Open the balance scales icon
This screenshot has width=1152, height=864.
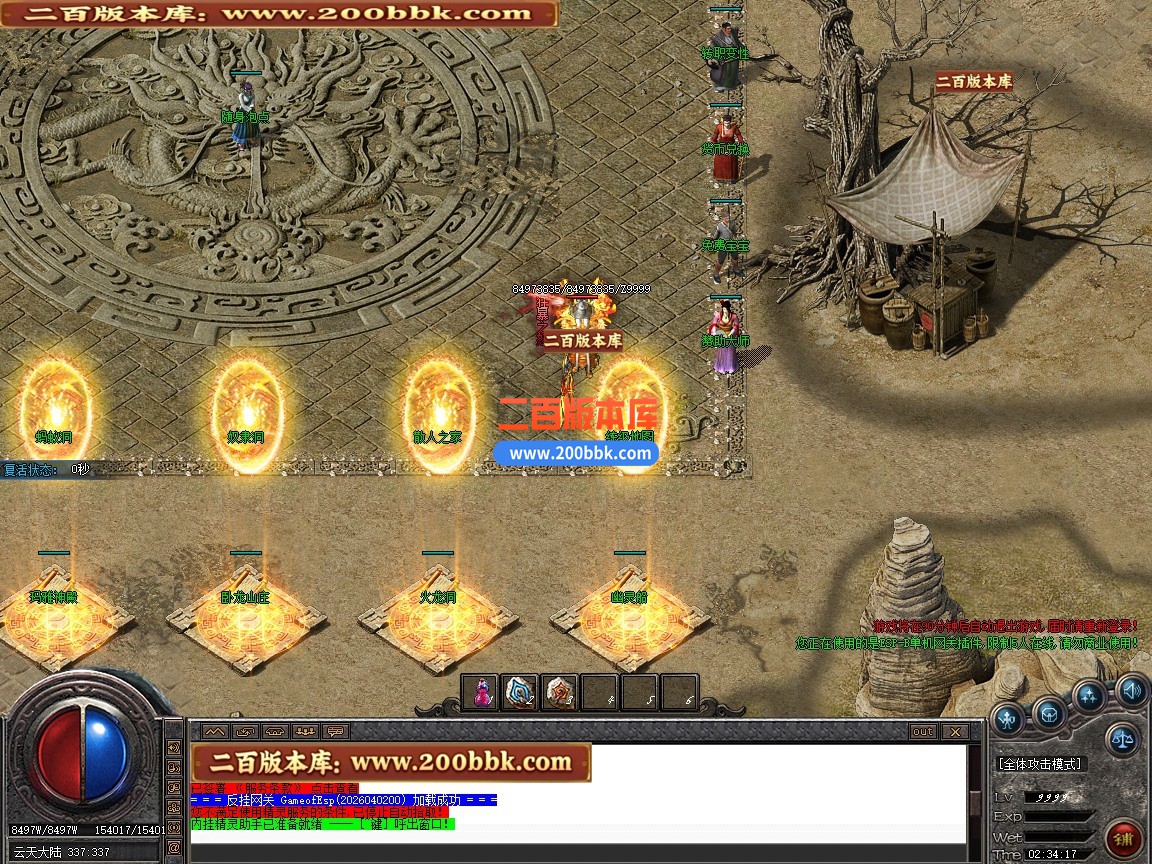coord(1122,740)
